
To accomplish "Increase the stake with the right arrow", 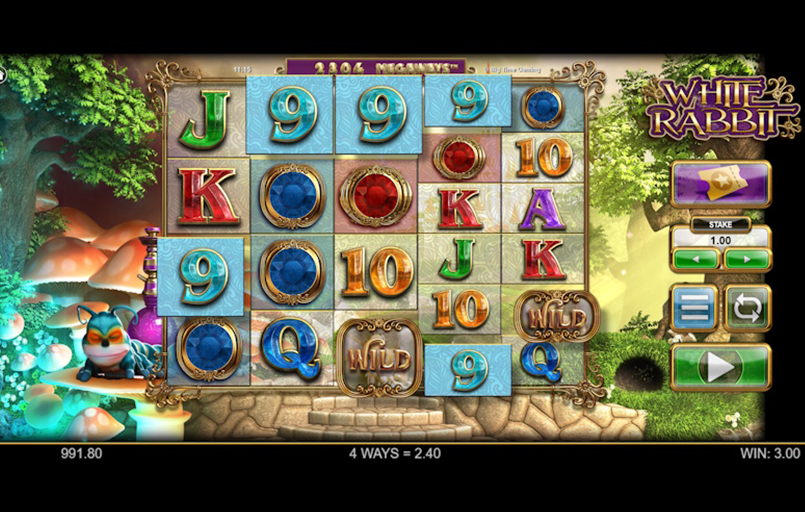I will 746,260.
